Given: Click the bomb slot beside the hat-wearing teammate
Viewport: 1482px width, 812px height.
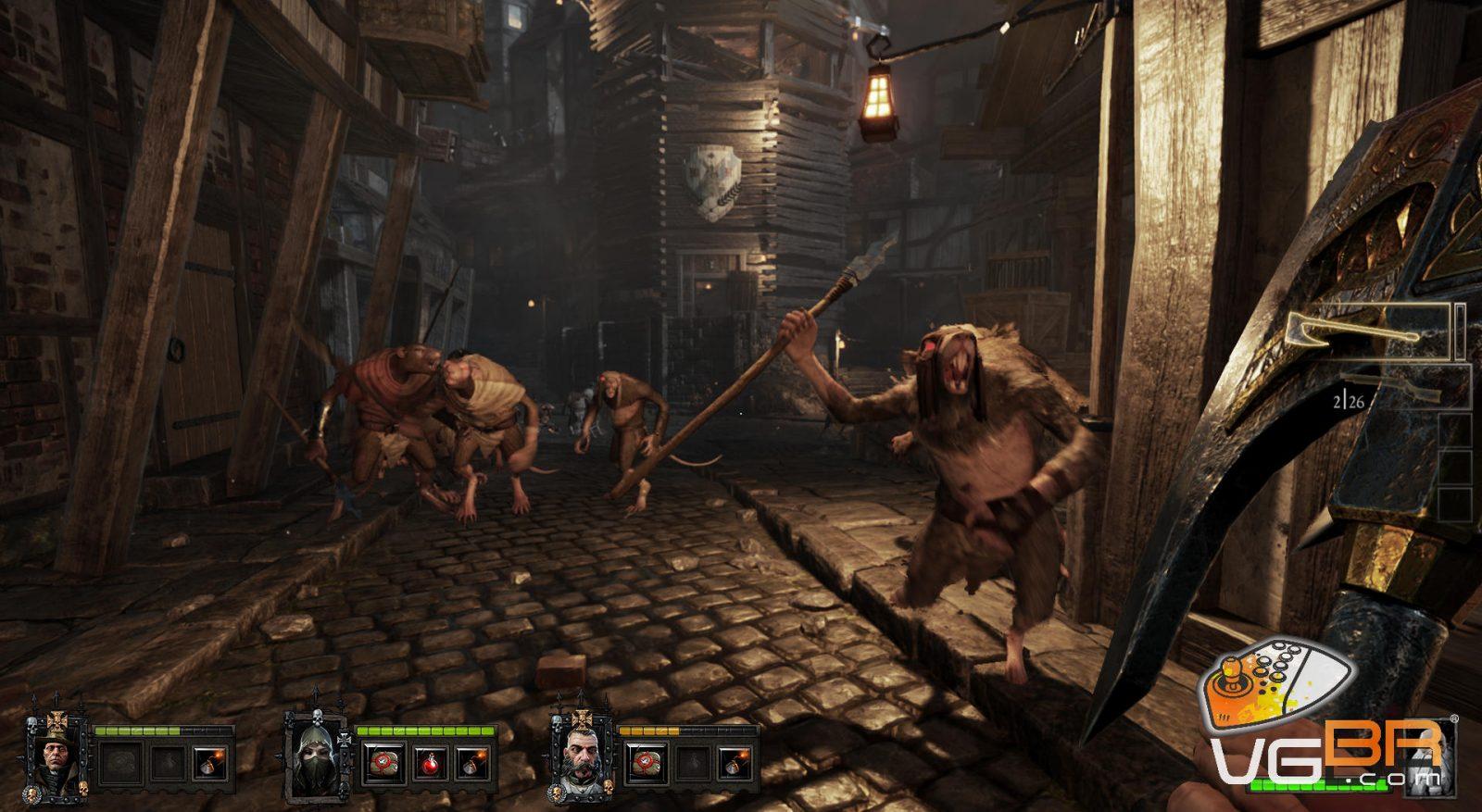Looking at the screenshot, I should 209,764.
